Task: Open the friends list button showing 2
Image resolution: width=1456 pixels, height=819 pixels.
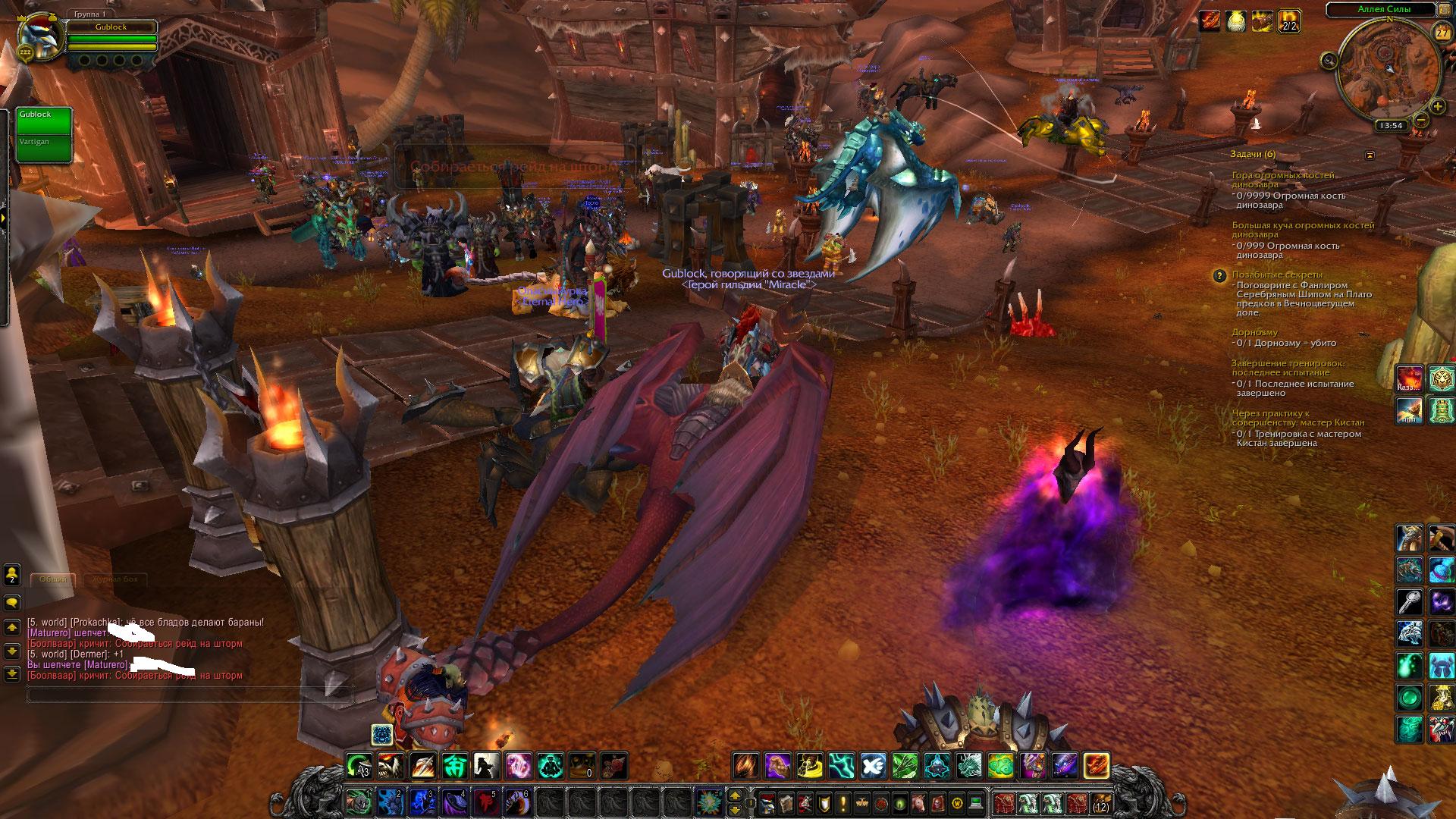Action: pyautogui.click(x=12, y=574)
